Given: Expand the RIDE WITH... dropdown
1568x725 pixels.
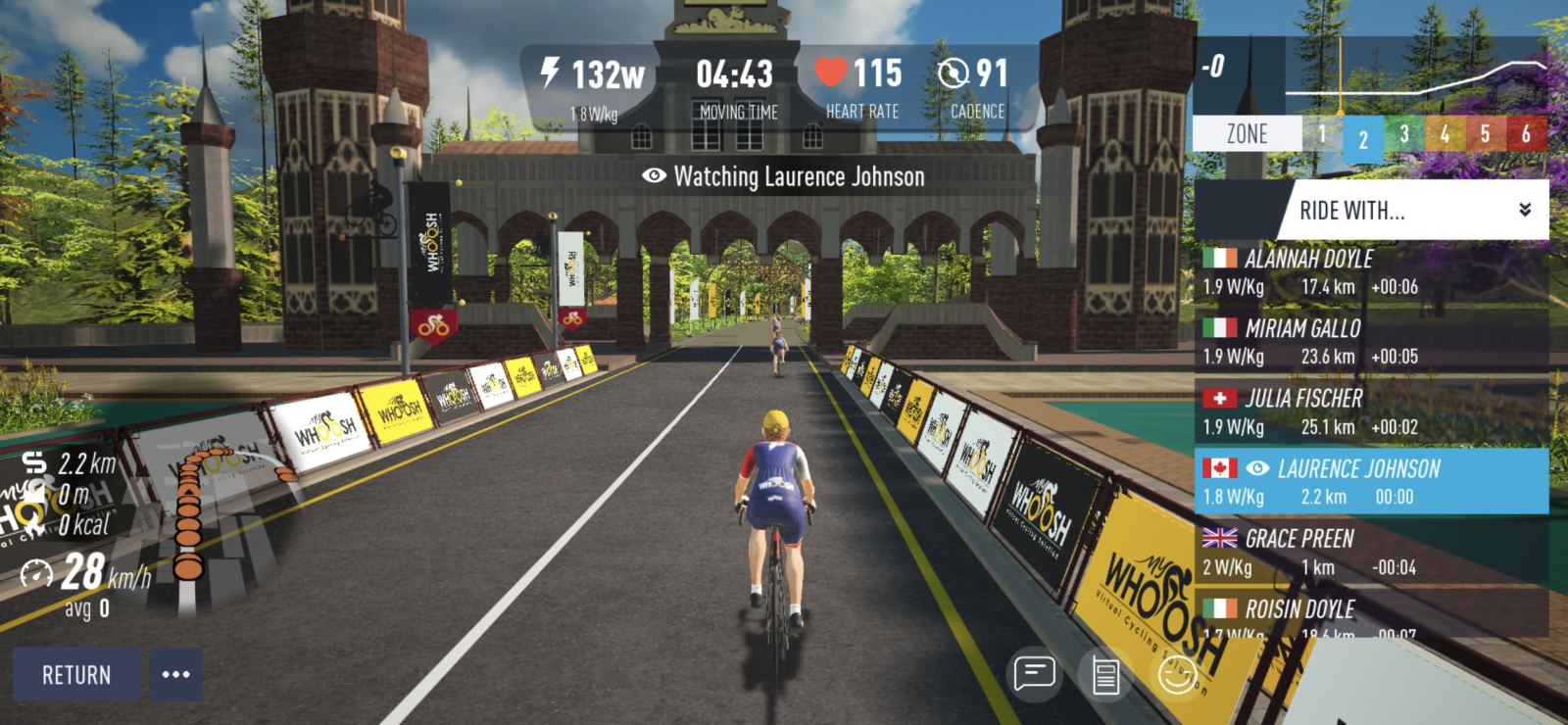Looking at the screenshot, I should coord(1419,210).
